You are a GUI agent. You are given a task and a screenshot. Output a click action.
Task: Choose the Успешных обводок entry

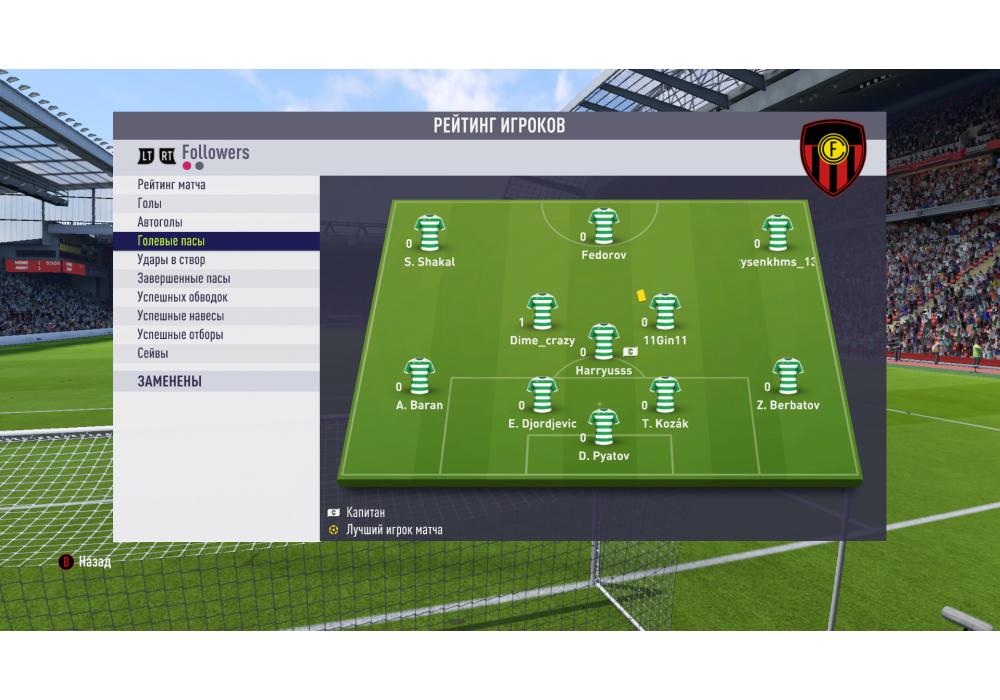(215, 297)
